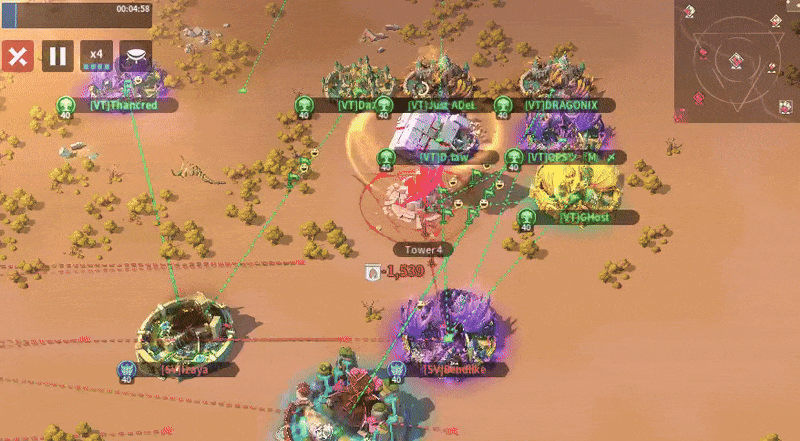Select the Tower4 label
Screen dimensions: 800x441
423,249
